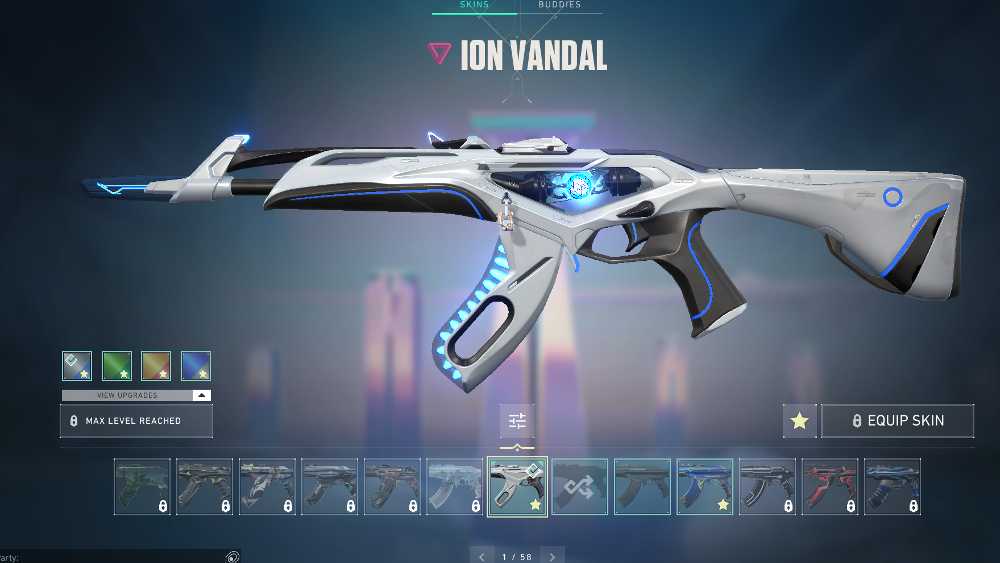The width and height of the screenshot is (1000, 563).
Task: Select the random shuffle skin tile
Action: (580, 487)
